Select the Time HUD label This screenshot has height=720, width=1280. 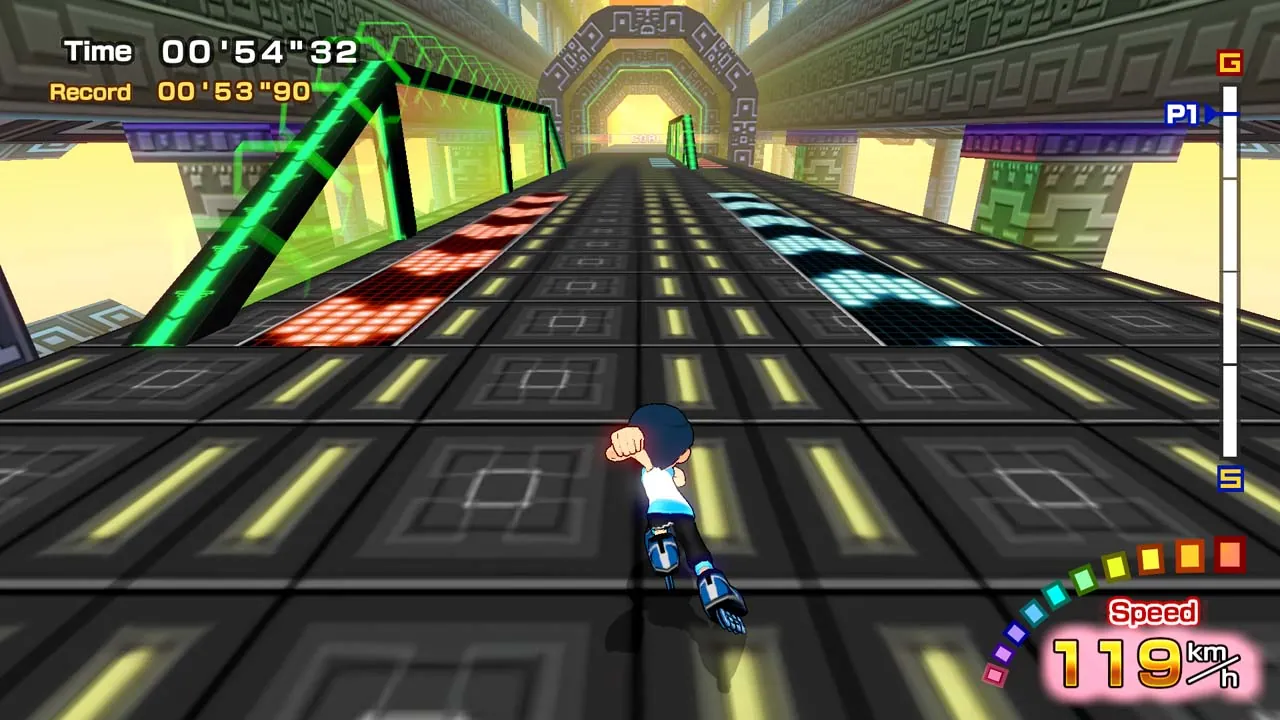(98, 50)
